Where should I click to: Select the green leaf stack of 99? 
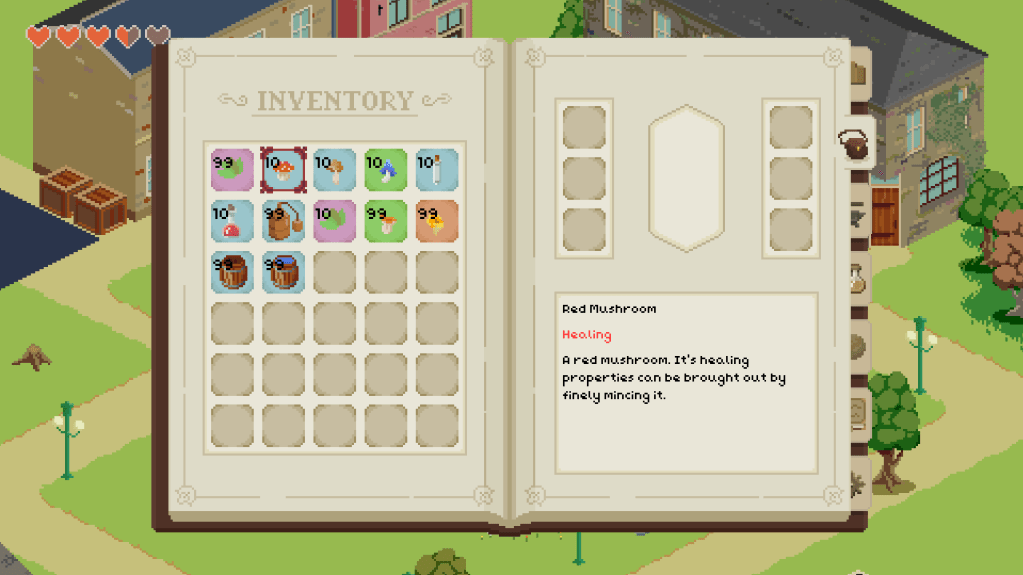232,170
